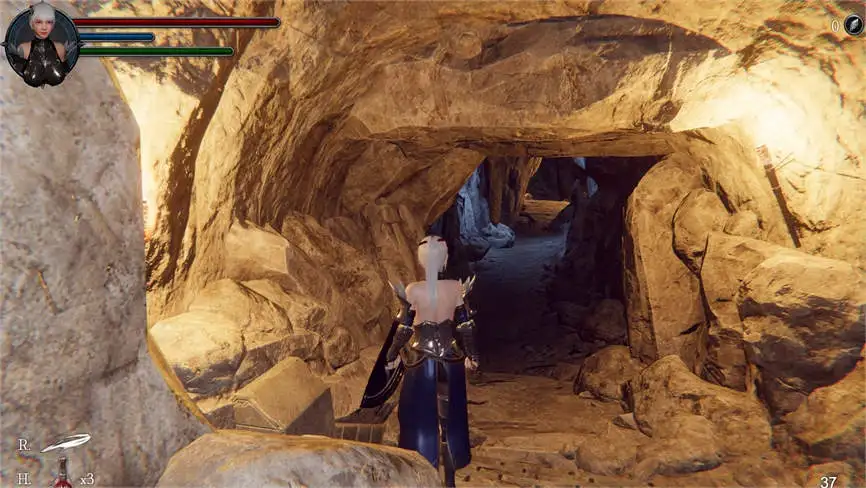Click the character portrait in the HUD
The width and height of the screenshot is (866, 488).
coord(42,45)
